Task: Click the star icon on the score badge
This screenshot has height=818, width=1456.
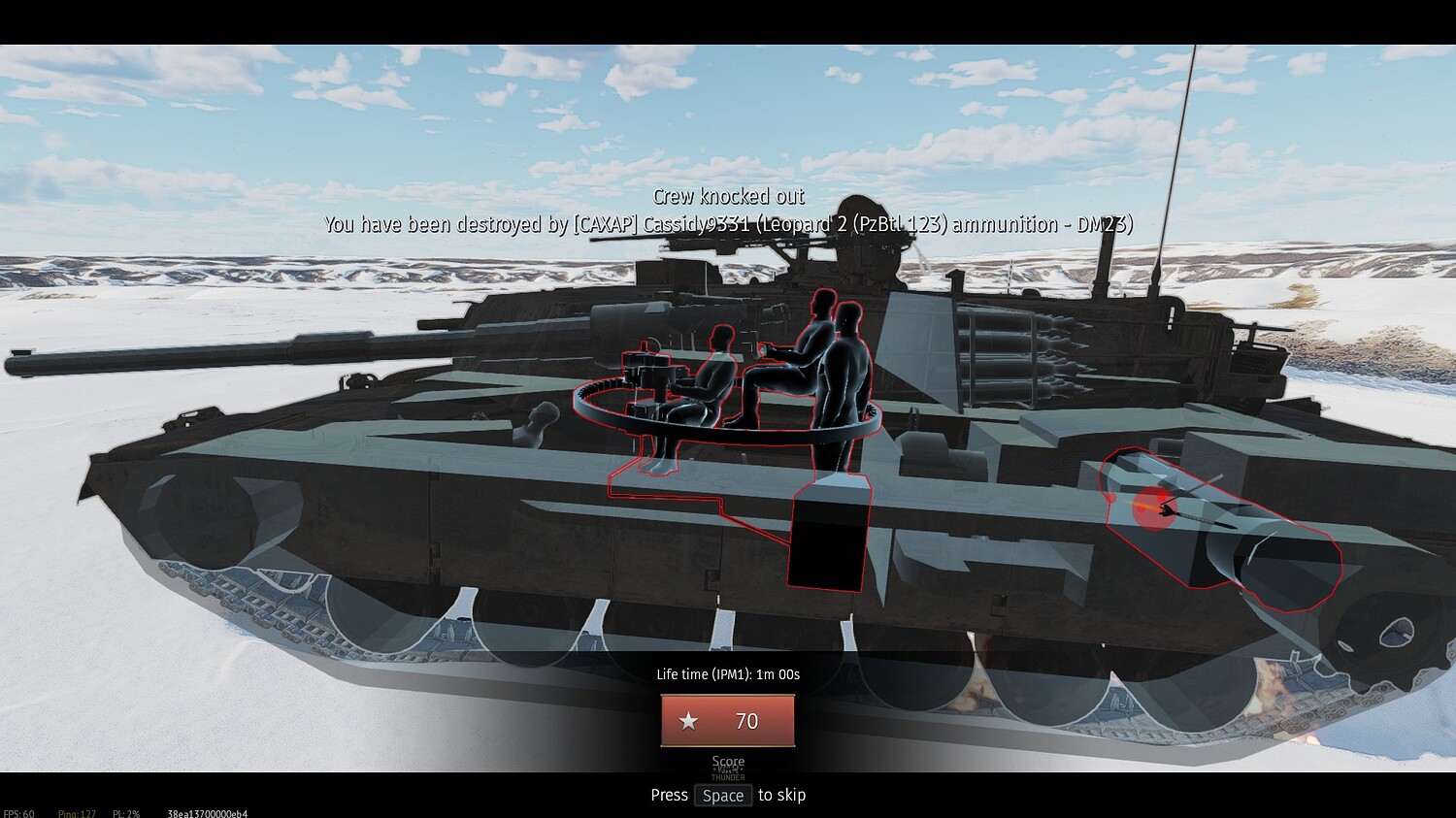Action: click(688, 720)
